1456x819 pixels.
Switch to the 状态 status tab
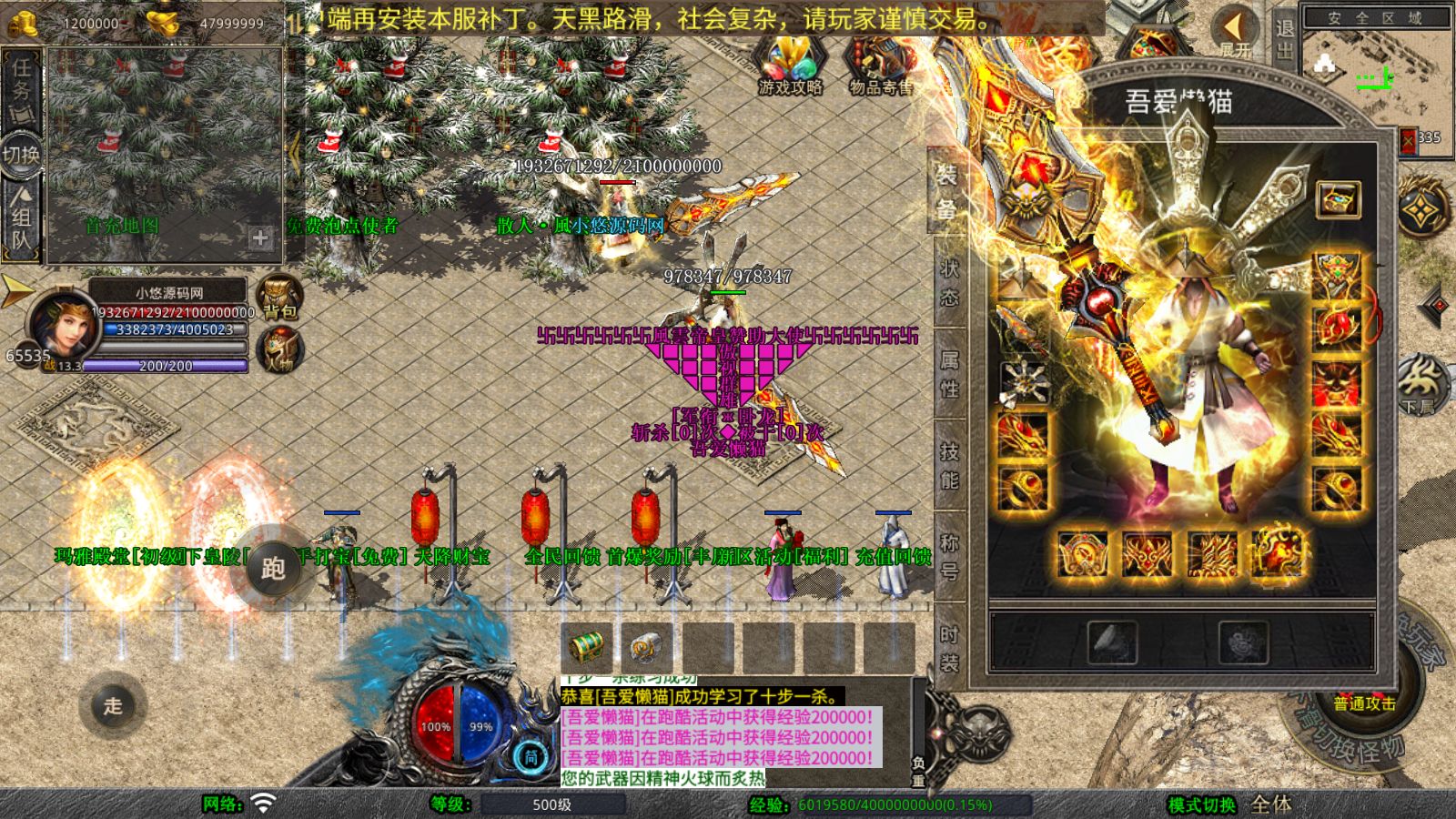(x=949, y=282)
